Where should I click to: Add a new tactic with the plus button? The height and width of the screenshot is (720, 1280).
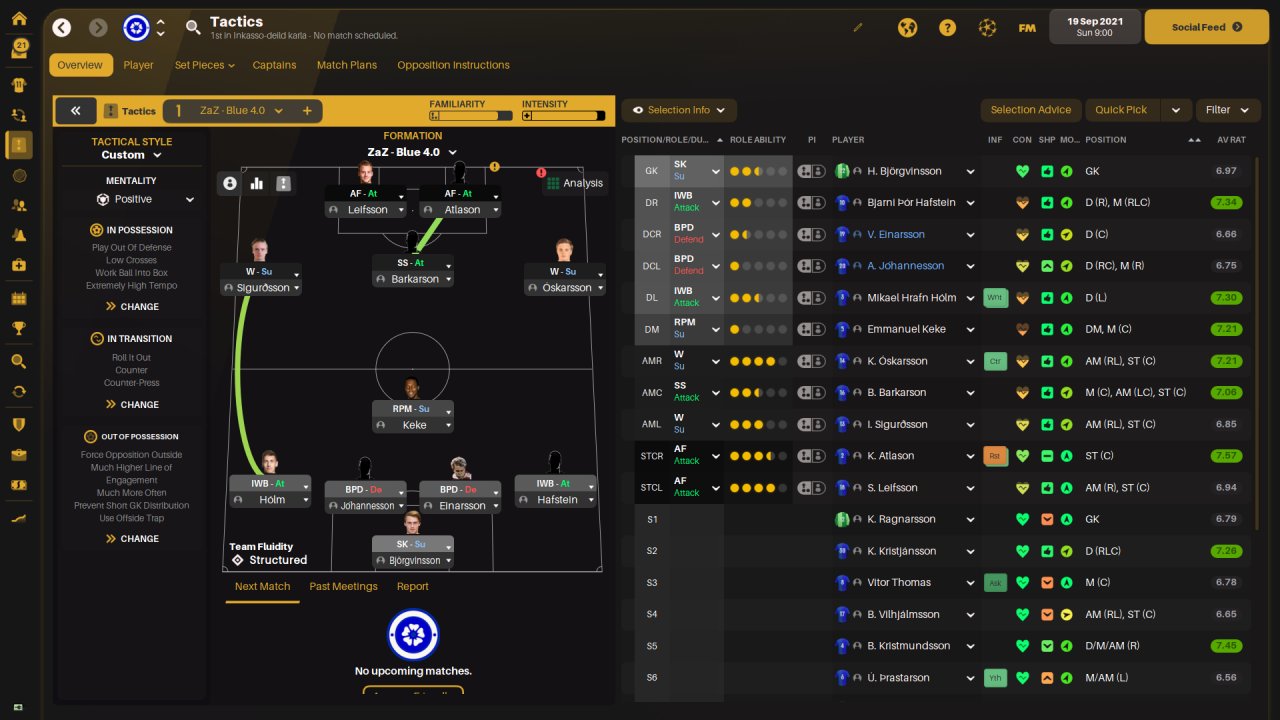tap(307, 111)
